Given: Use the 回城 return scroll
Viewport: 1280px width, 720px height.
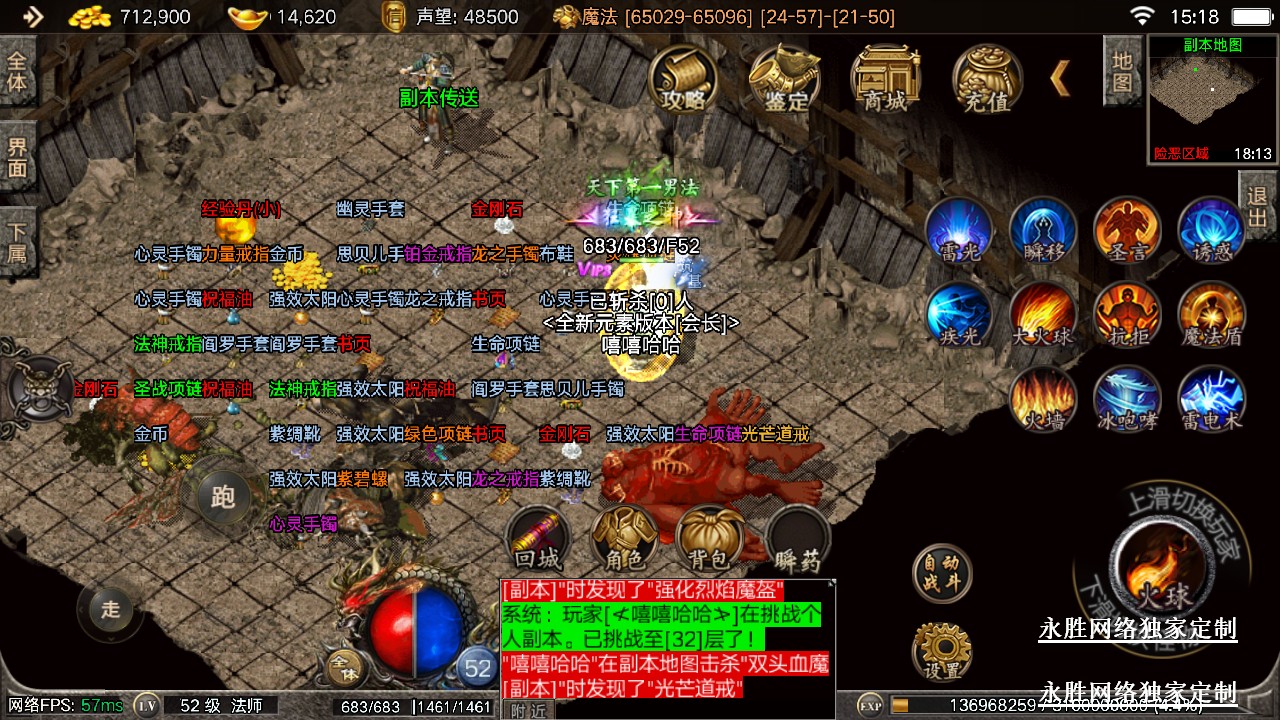Looking at the screenshot, I should click(538, 540).
